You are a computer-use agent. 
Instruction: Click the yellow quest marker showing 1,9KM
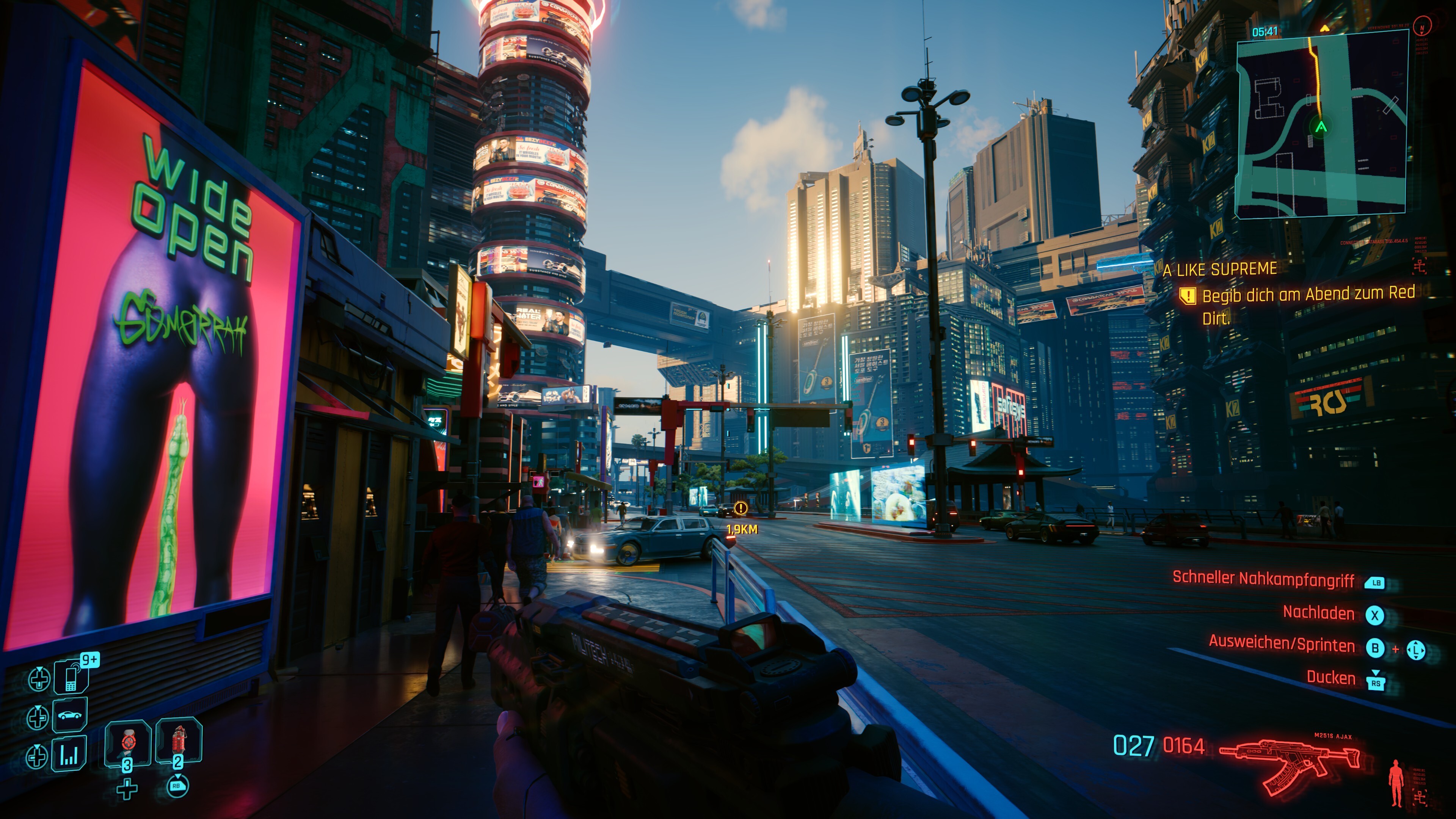click(x=741, y=509)
